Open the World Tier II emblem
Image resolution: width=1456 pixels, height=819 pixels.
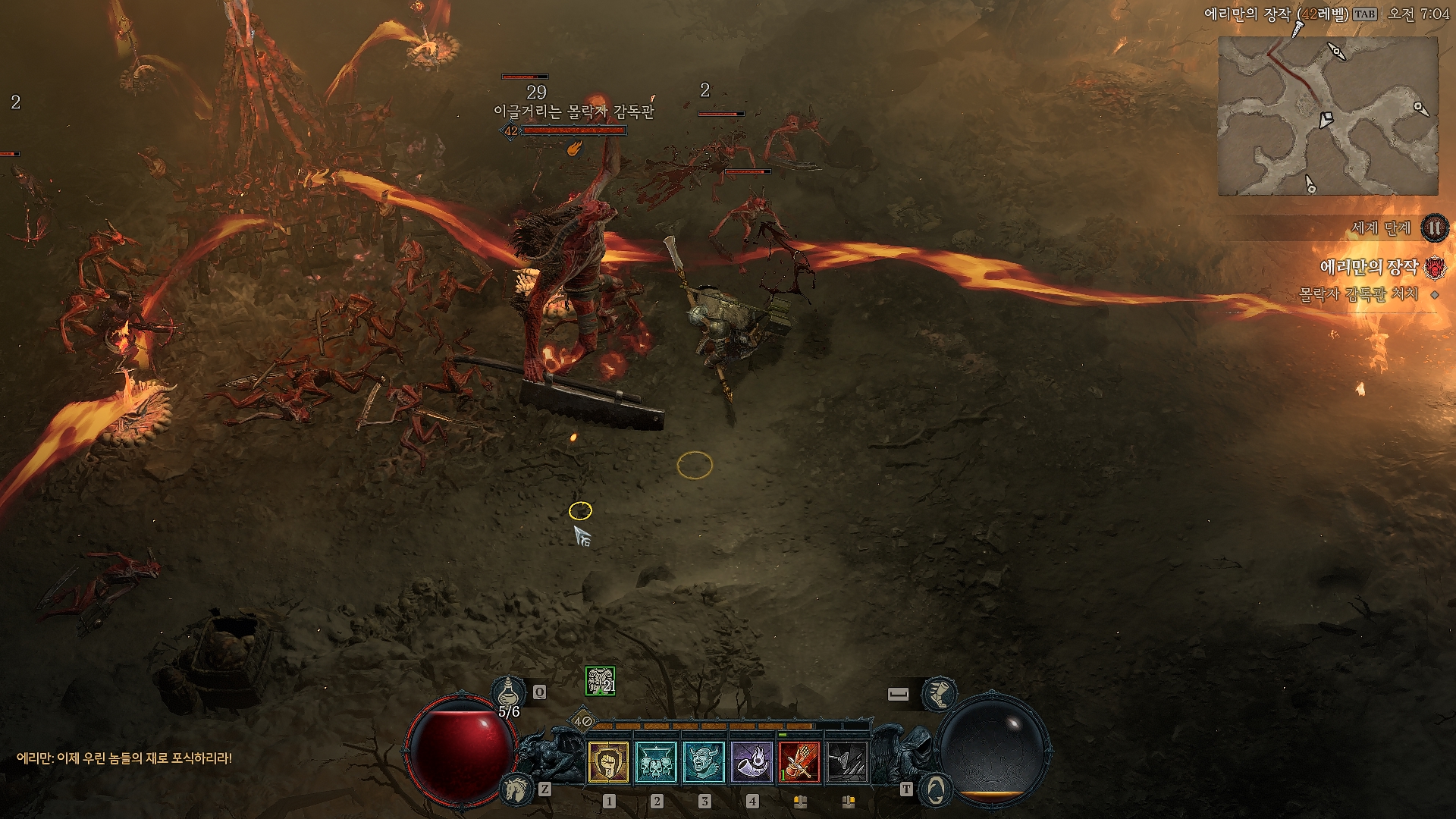pyautogui.click(x=1434, y=227)
